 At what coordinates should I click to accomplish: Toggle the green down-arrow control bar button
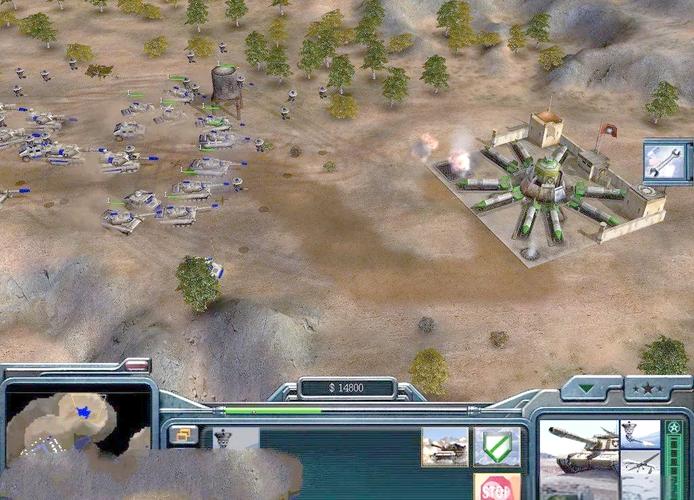[587, 387]
